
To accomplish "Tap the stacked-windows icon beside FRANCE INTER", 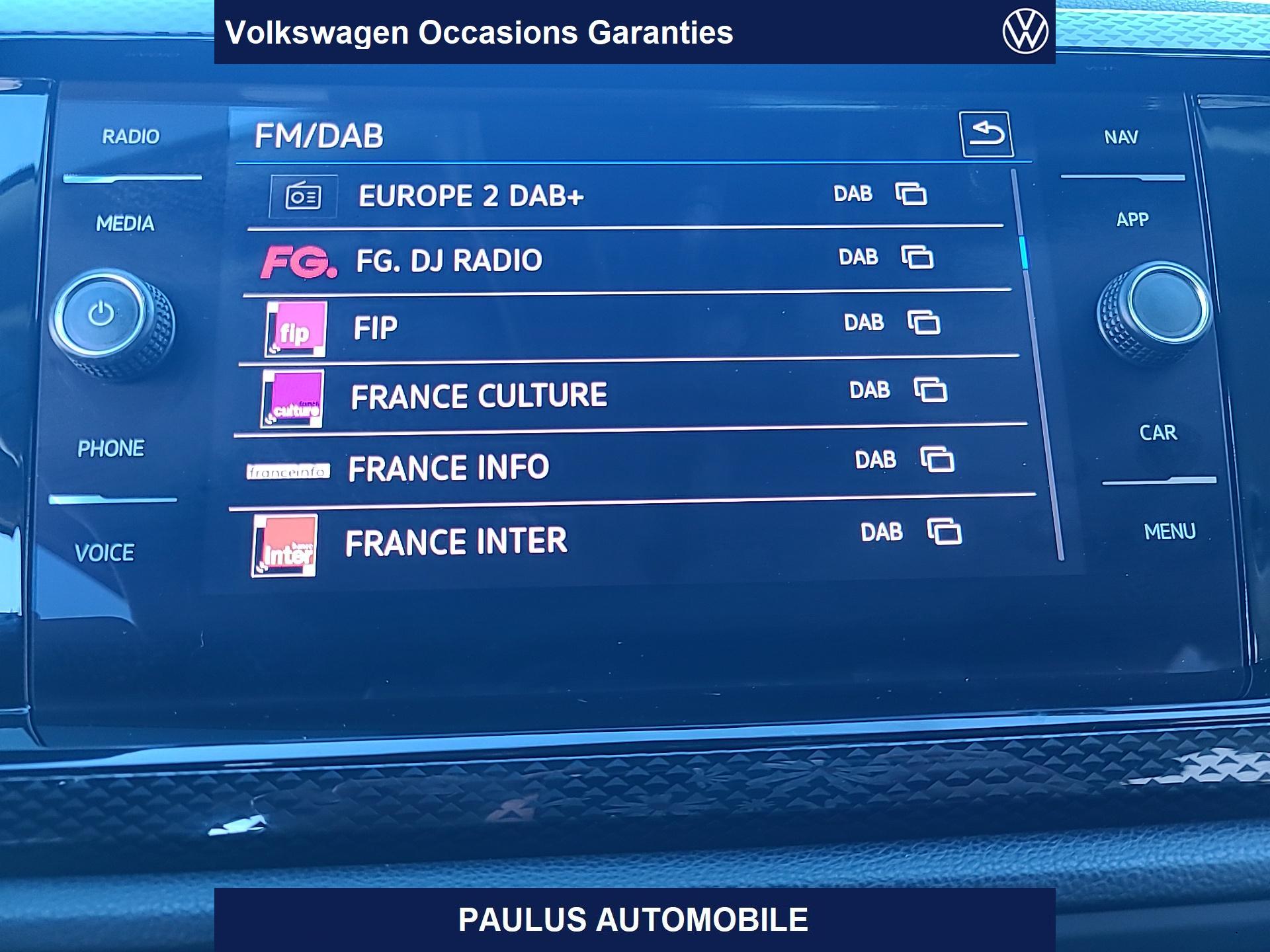I will [944, 532].
